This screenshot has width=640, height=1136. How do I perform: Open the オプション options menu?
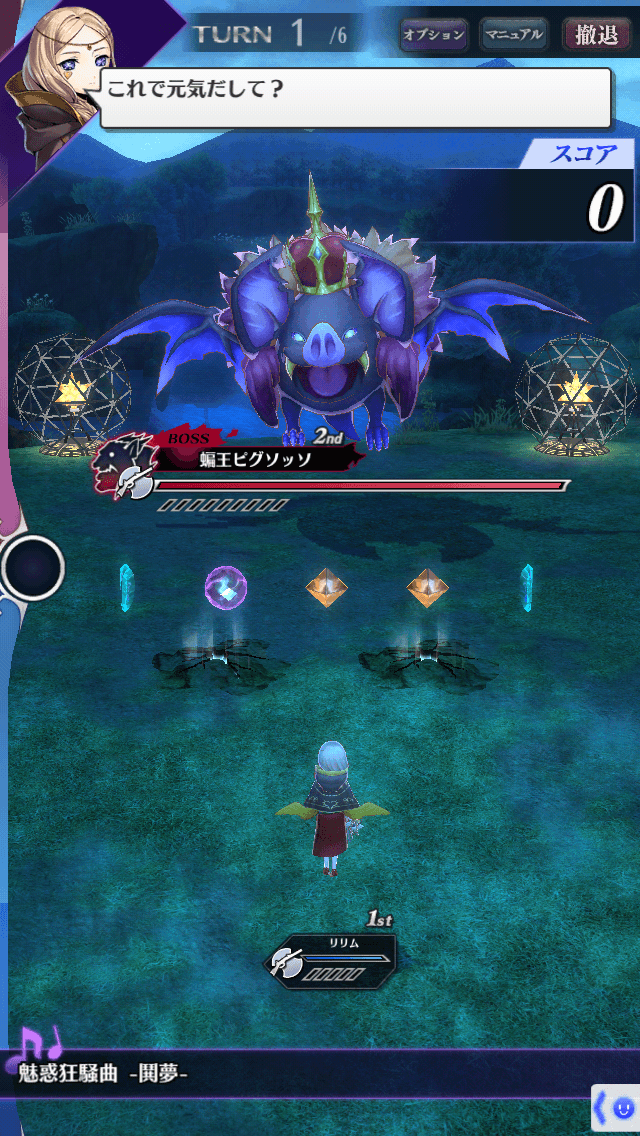(x=434, y=36)
